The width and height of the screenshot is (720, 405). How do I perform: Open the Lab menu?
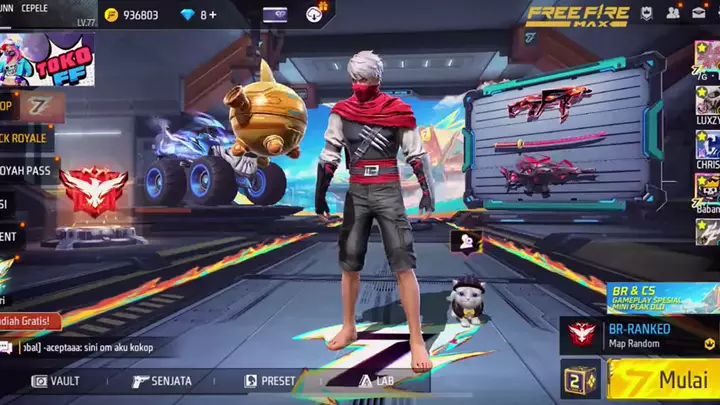(374, 381)
